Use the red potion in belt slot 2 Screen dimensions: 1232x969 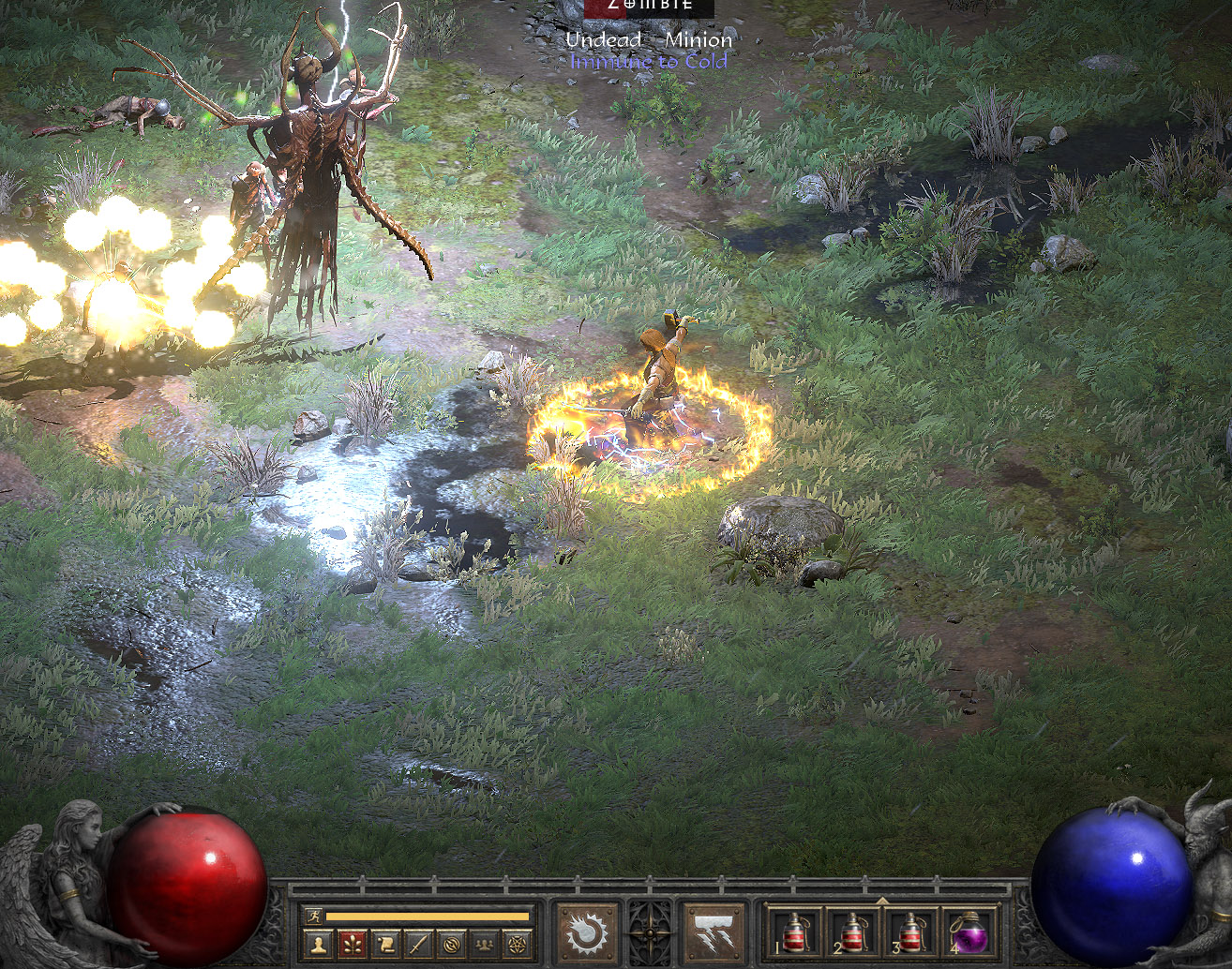coord(852,933)
